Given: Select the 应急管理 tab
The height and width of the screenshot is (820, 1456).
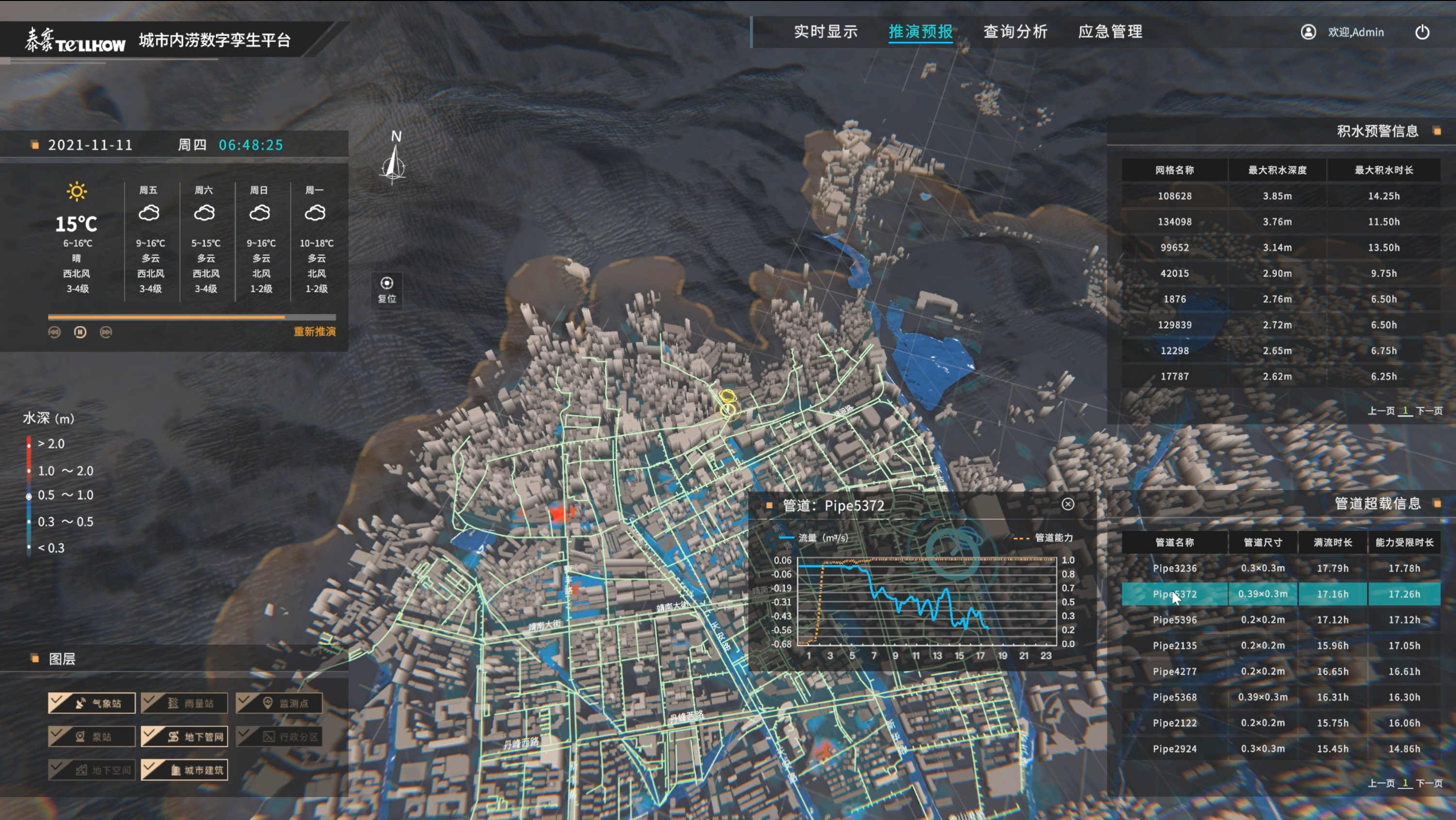Looking at the screenshot, I should 1110,32.
